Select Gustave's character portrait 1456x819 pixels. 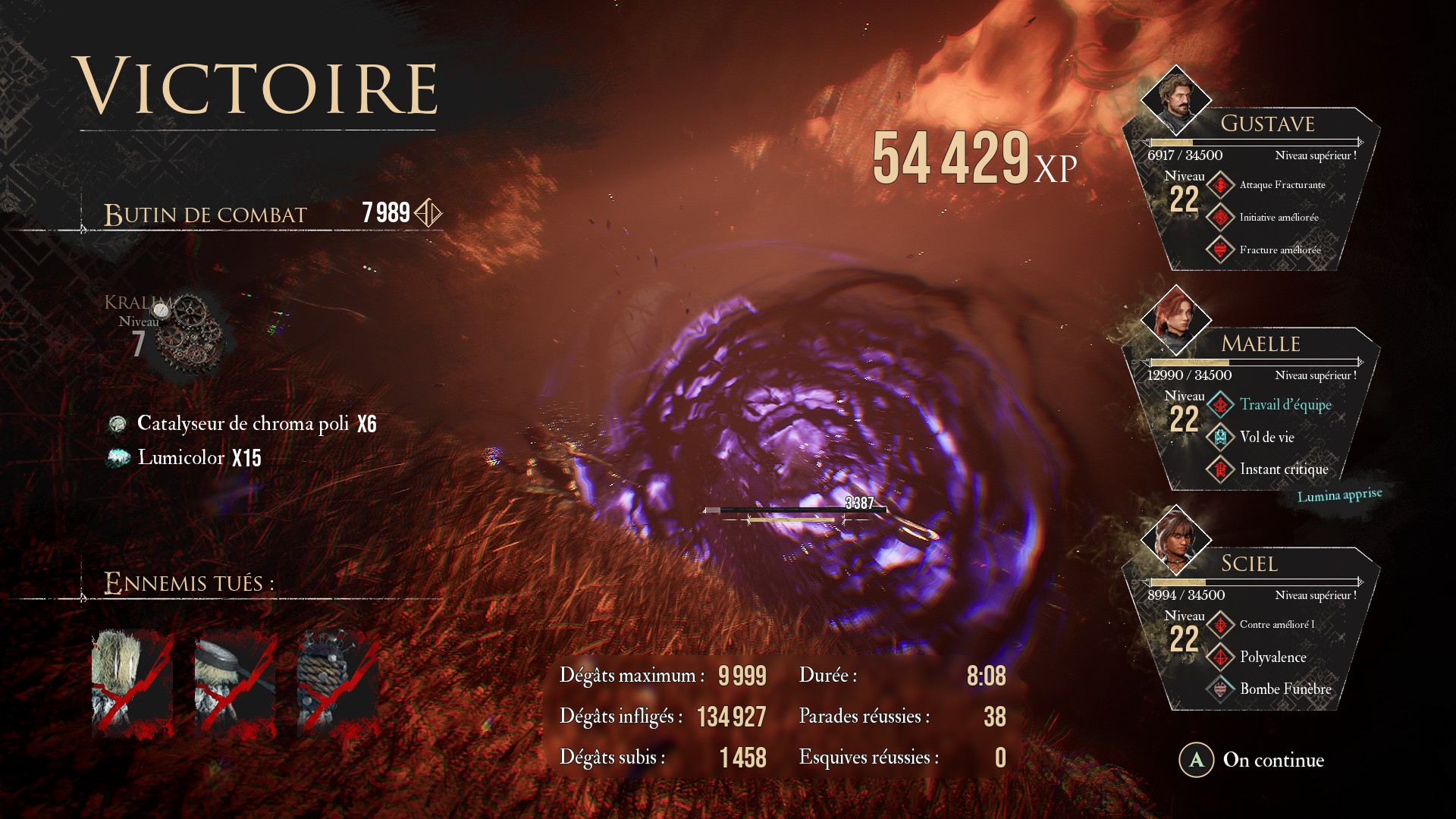[x=1175, y=101]
